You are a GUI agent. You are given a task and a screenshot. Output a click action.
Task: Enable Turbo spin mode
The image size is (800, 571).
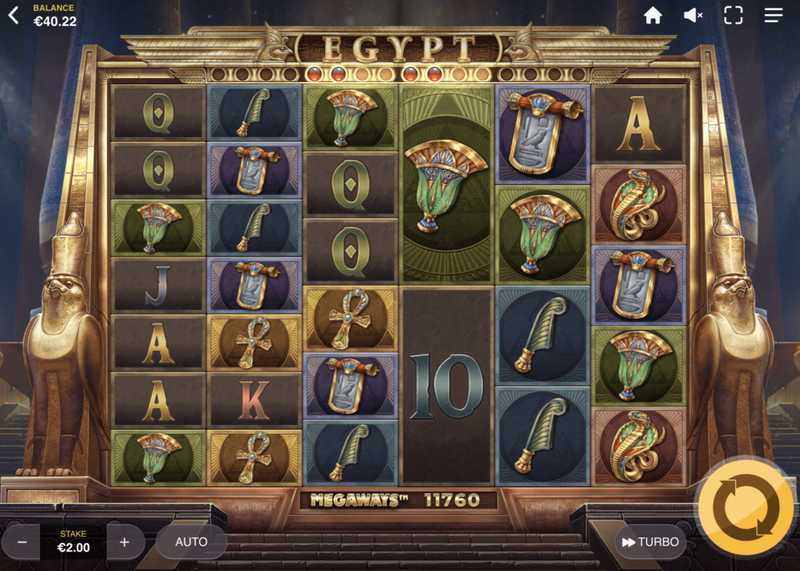tap(650, 542)
